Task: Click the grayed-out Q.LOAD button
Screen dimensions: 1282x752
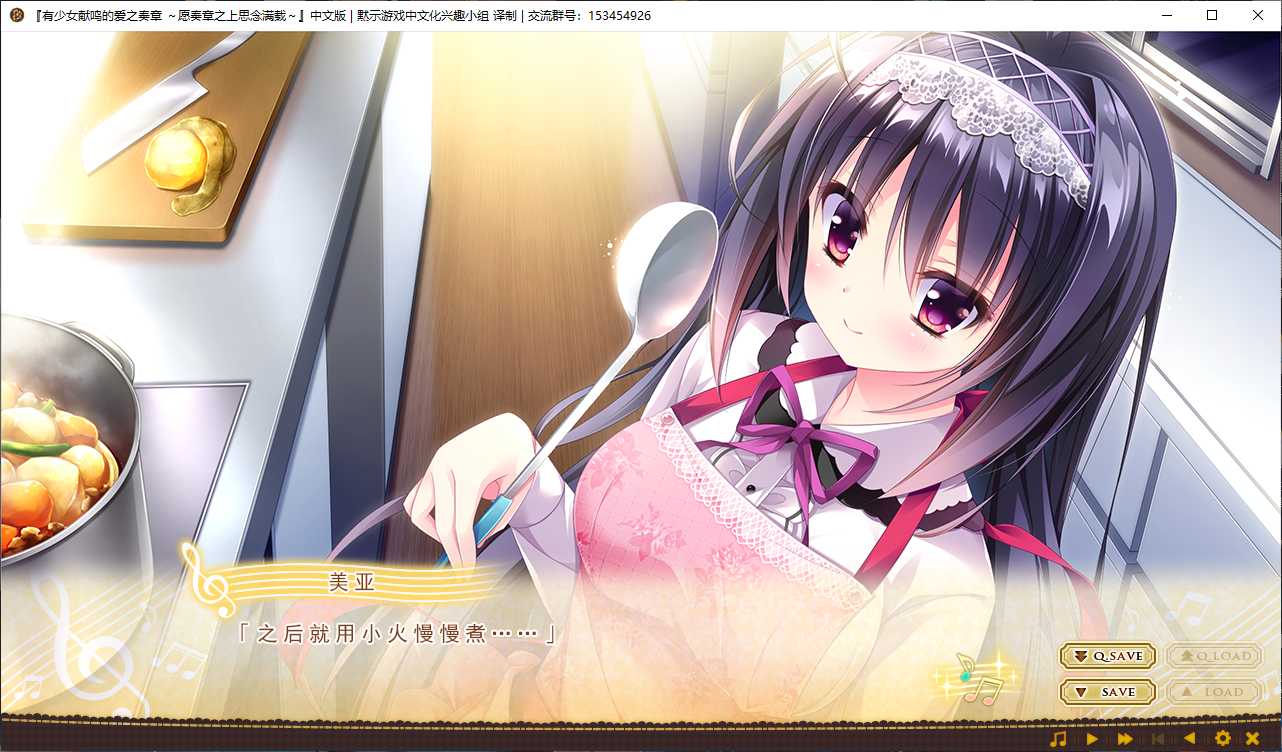Action: 1214,656
